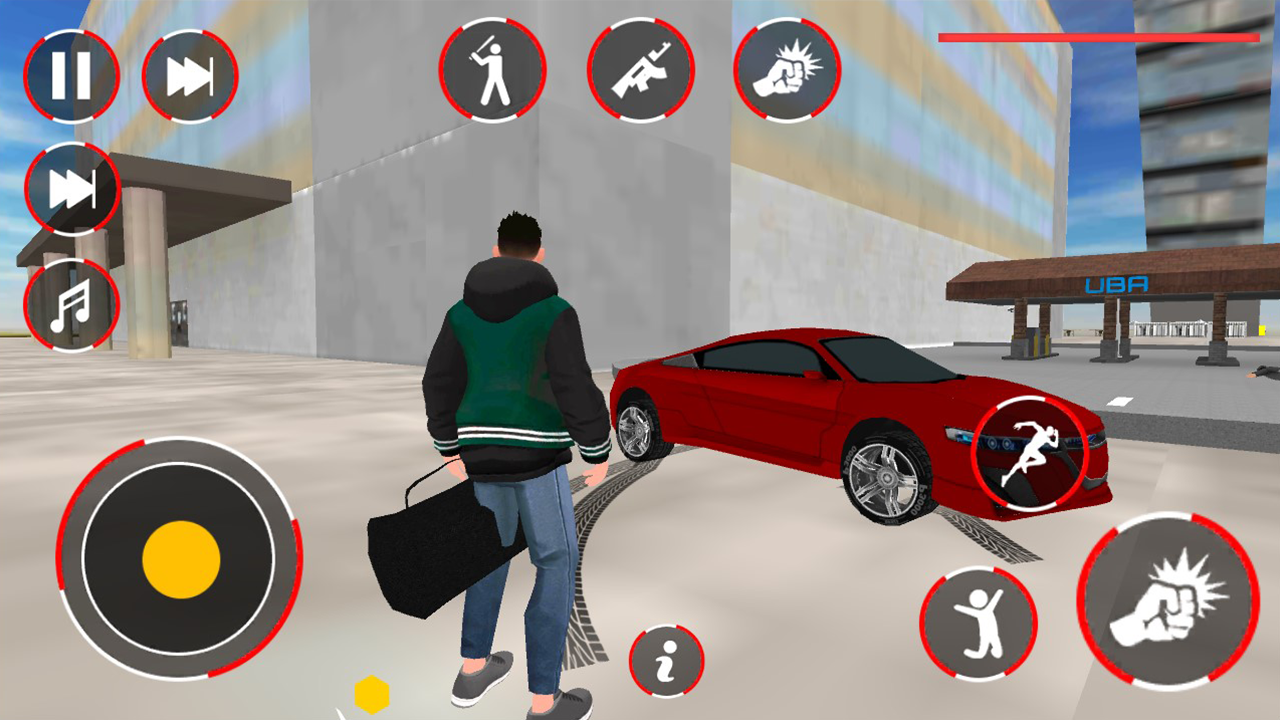The image size is (1280, 720).
Task: Equip the assault rifle
Action: click(x=643, y=70)
